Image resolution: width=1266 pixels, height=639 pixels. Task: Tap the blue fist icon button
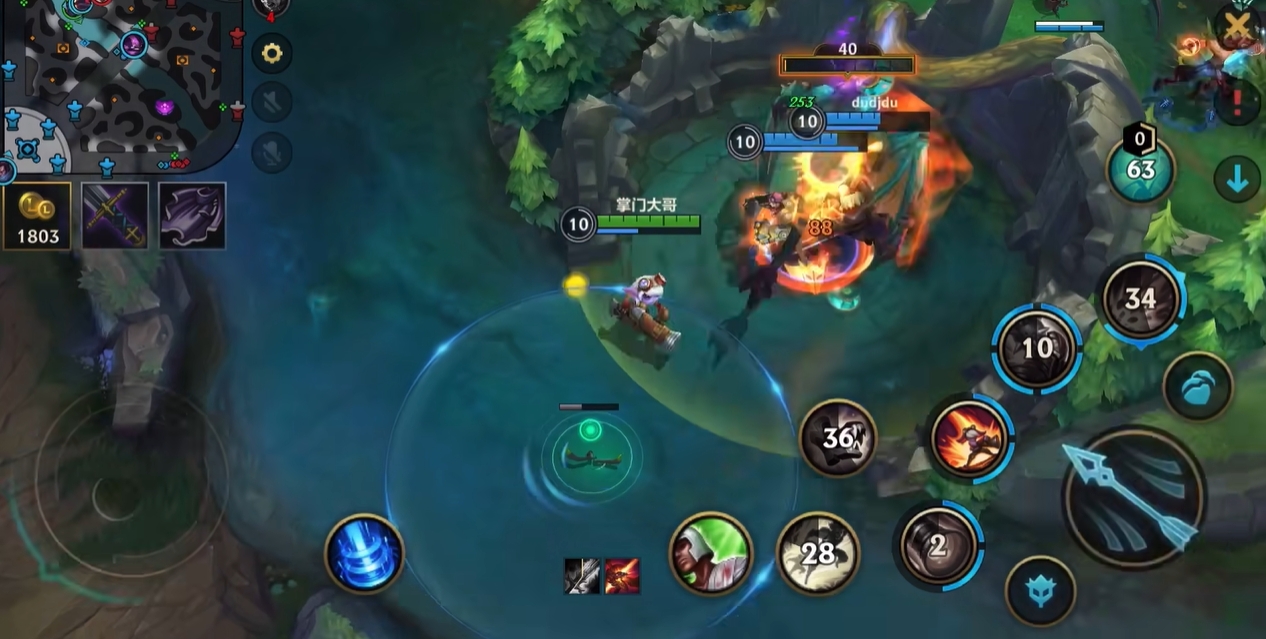coord(1198,386)
